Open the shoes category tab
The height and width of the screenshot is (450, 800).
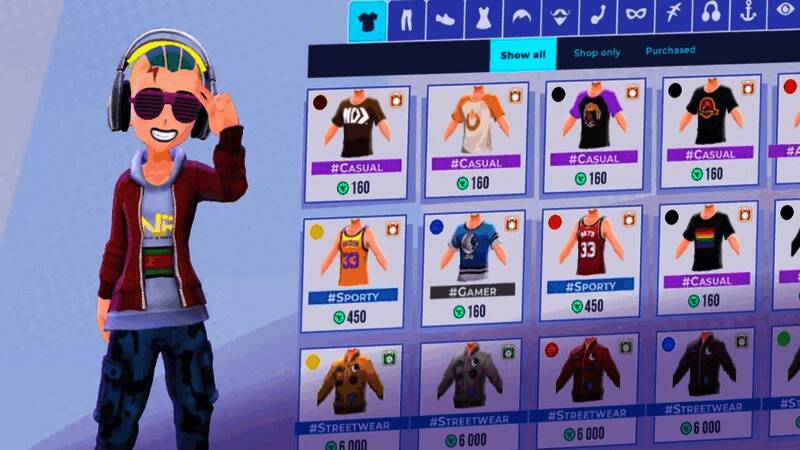click(445, 19)
